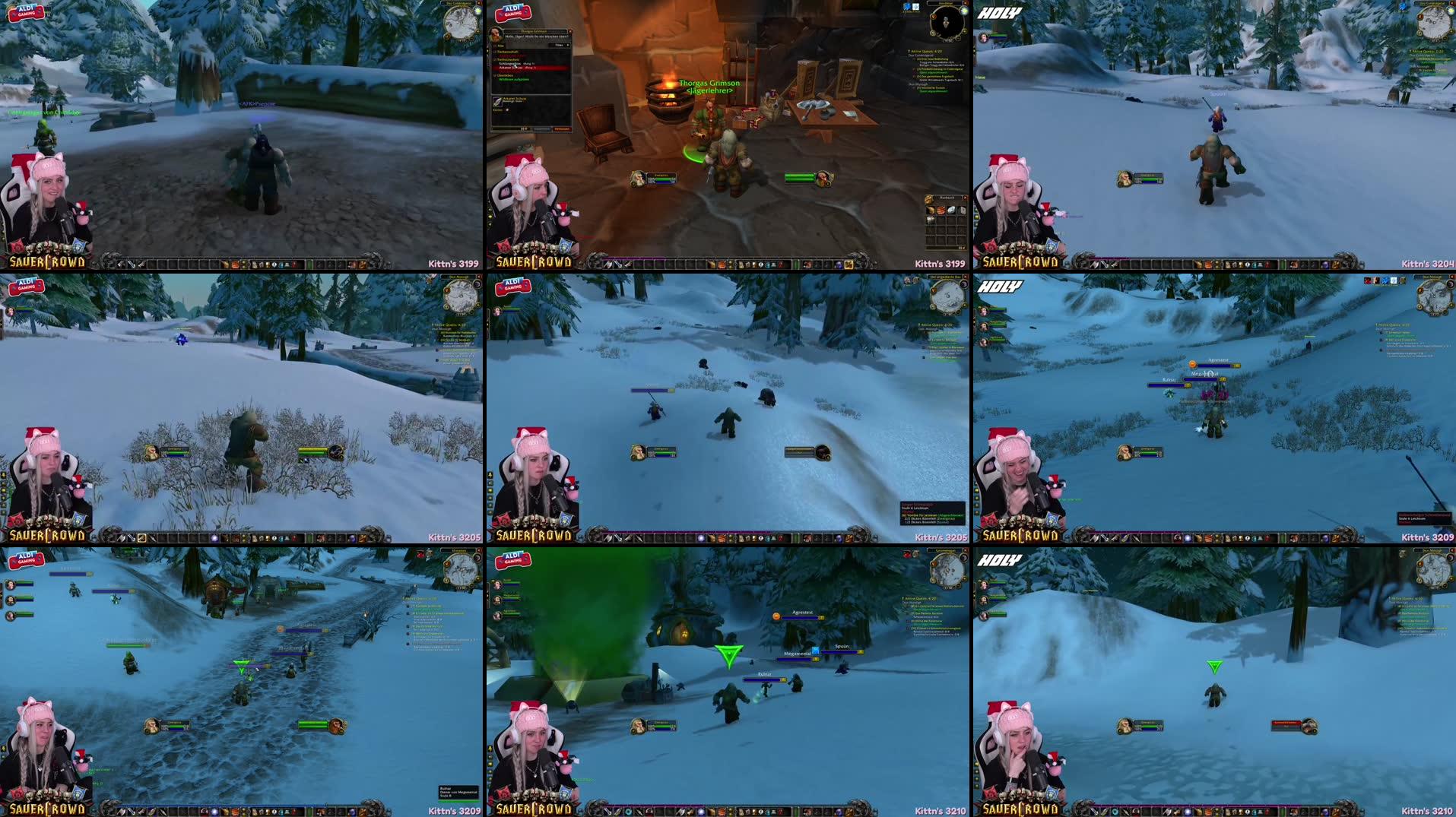Select the first ability icon on the action bar
This screenshot has width=1456, height=817.
click(x=607, y=264)
